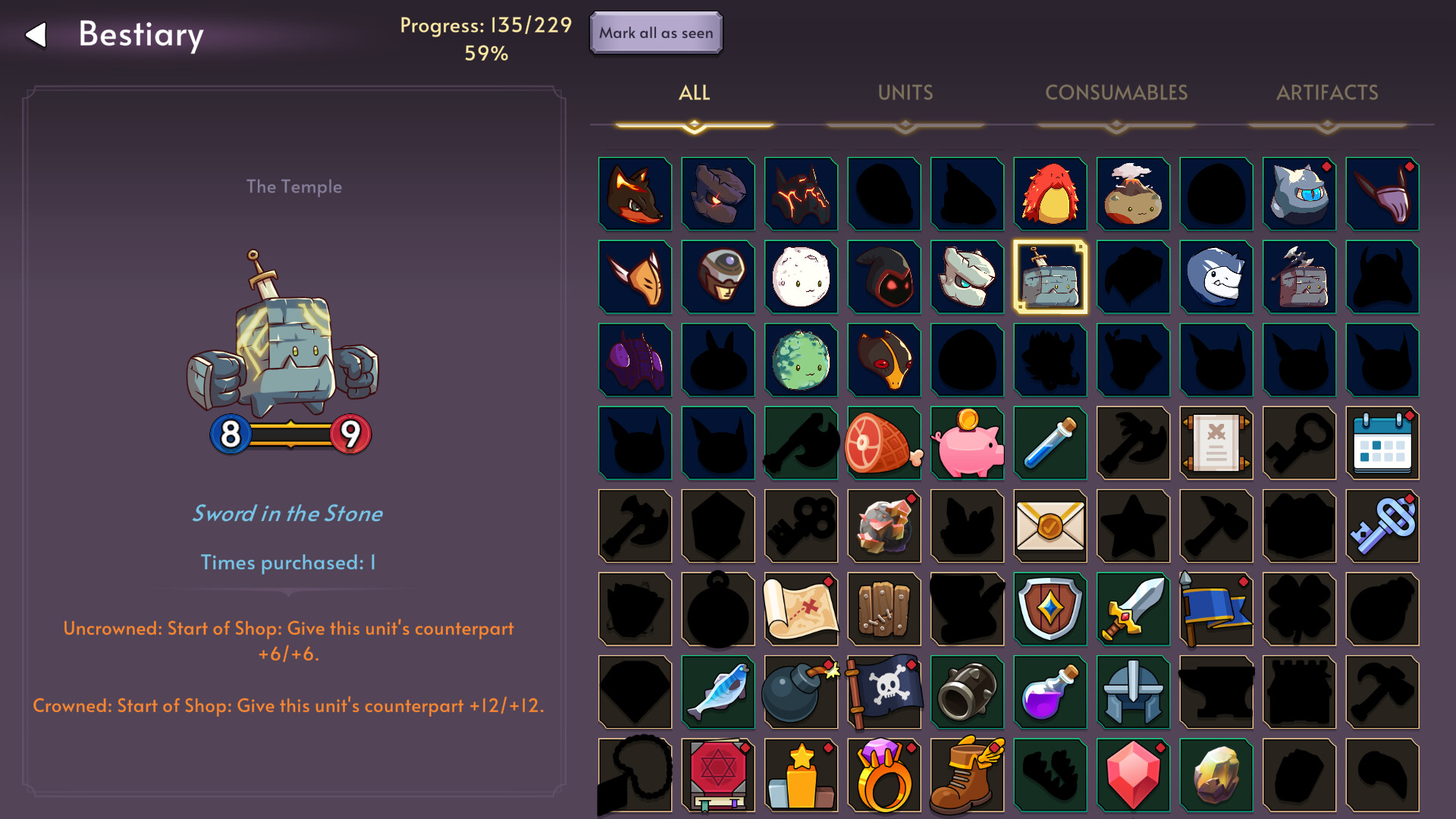The height and width of the screenshot is (819, 1456).
Task: Open the shield item entry
Action: [1050, 609]
